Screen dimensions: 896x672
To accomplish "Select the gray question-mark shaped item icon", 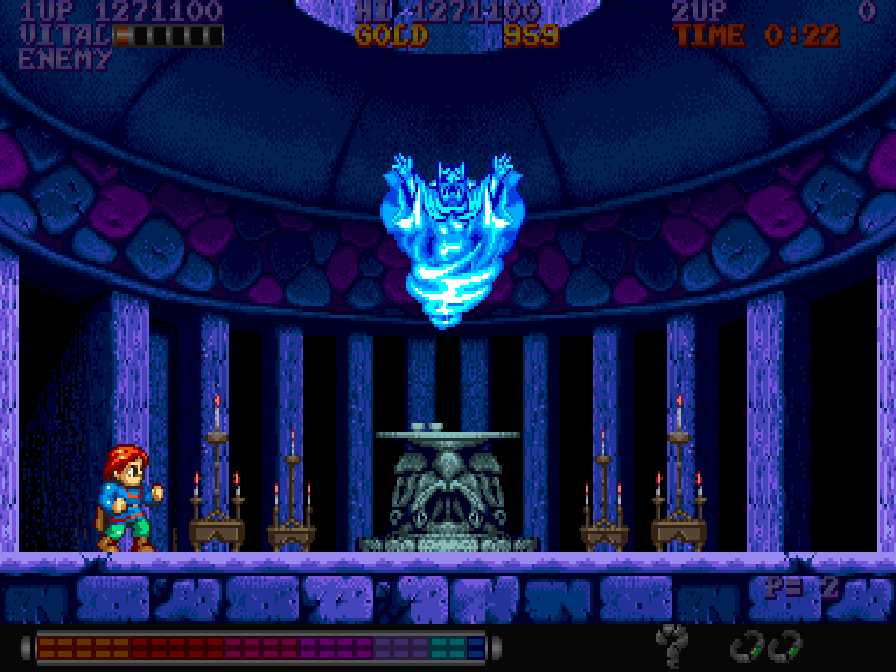I will click(x=673, y=642).
